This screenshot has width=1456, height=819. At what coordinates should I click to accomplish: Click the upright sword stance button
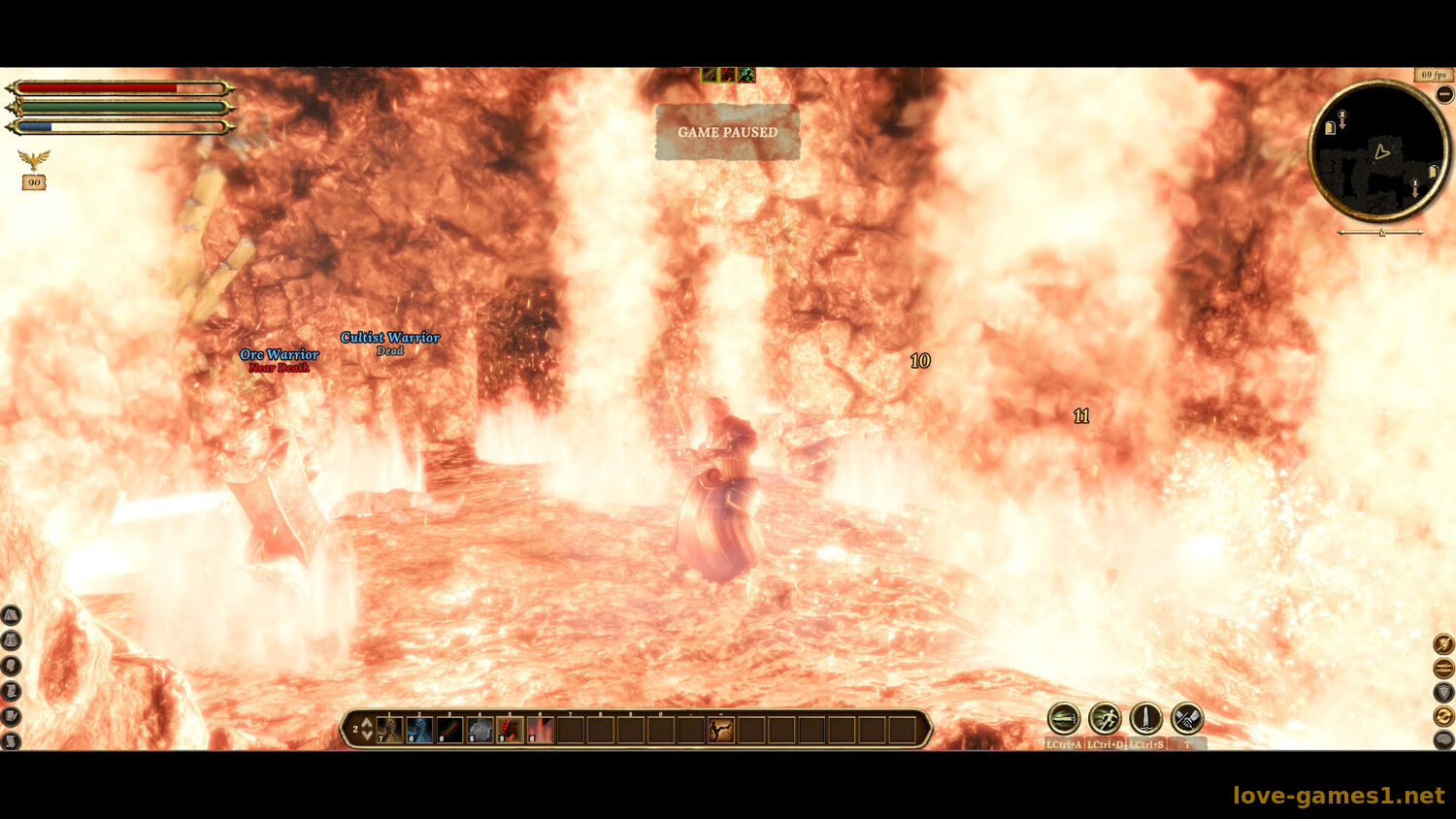(1145, 719)
